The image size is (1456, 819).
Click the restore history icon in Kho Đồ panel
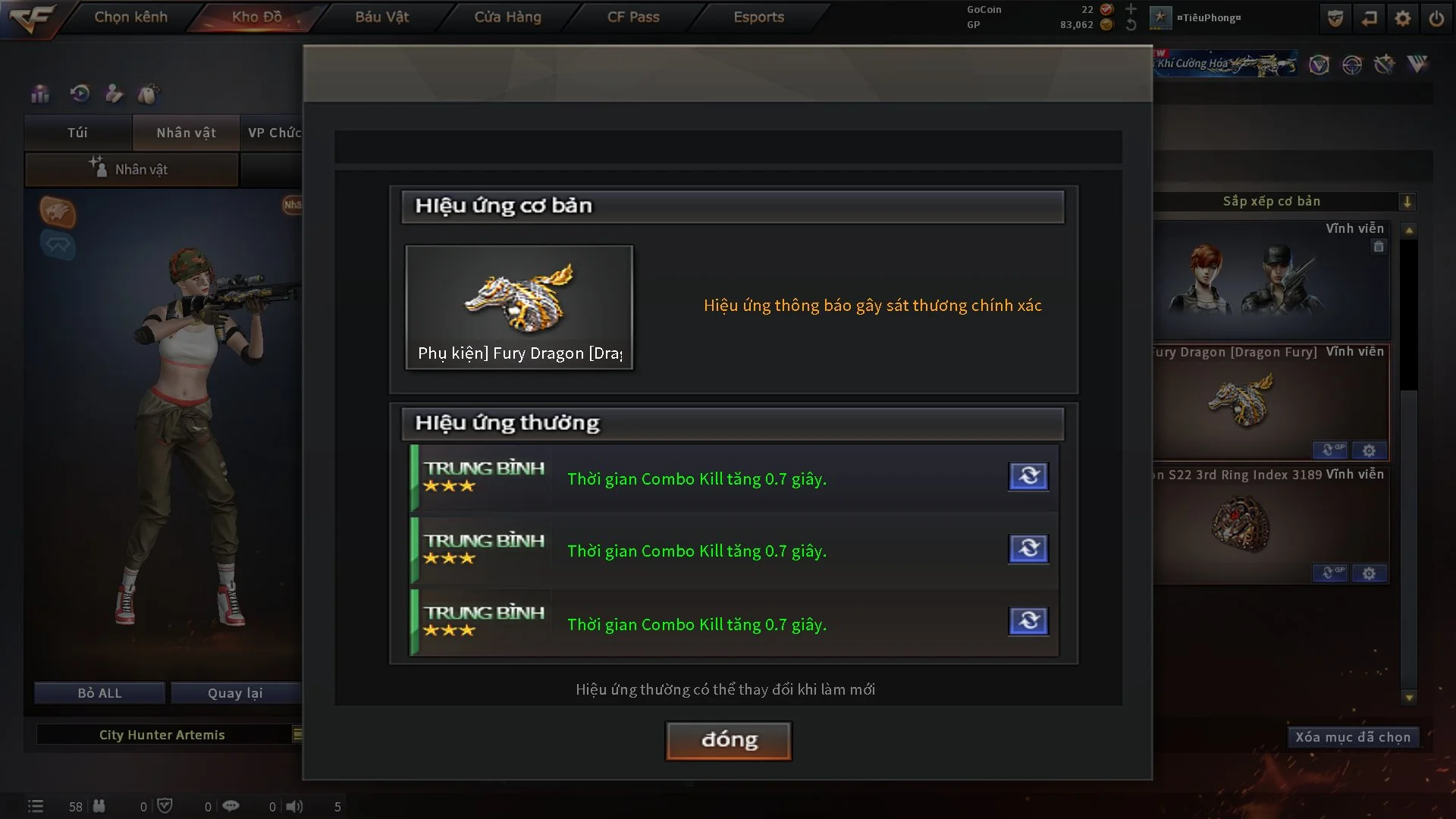pyautogui.click(x=80, y=93)
